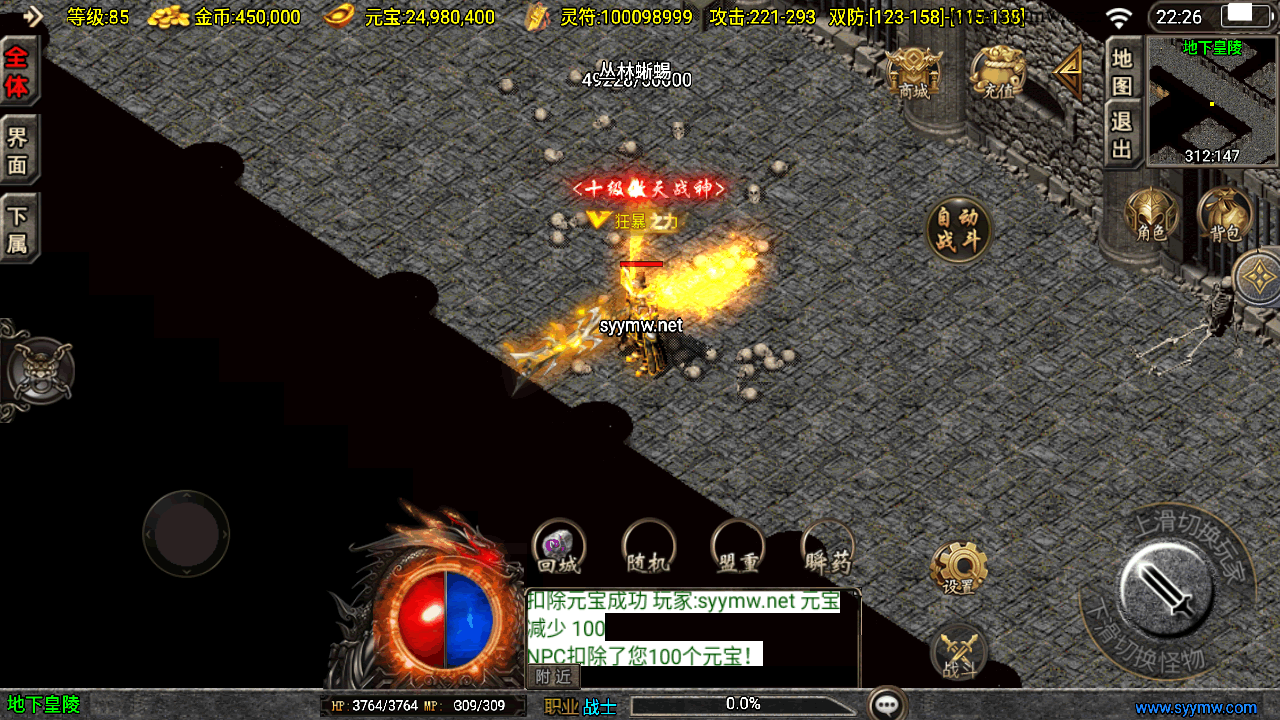Image resolution: width=1280 pixels, height=720 pixels.
Task: Use the 回城 return-to-town skill
Action: [558, 547]
